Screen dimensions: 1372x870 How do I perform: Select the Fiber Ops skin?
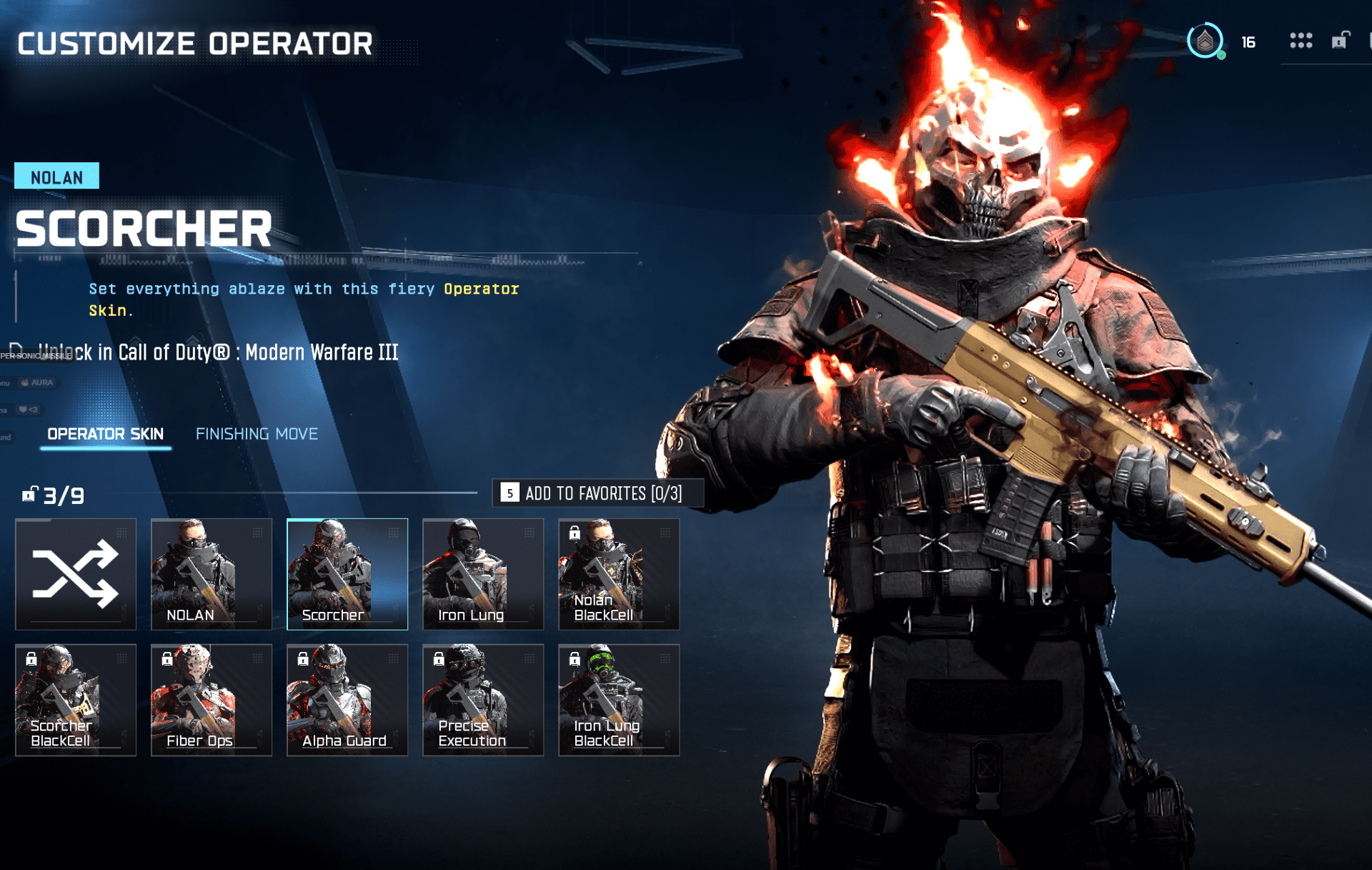coord(212,700)
